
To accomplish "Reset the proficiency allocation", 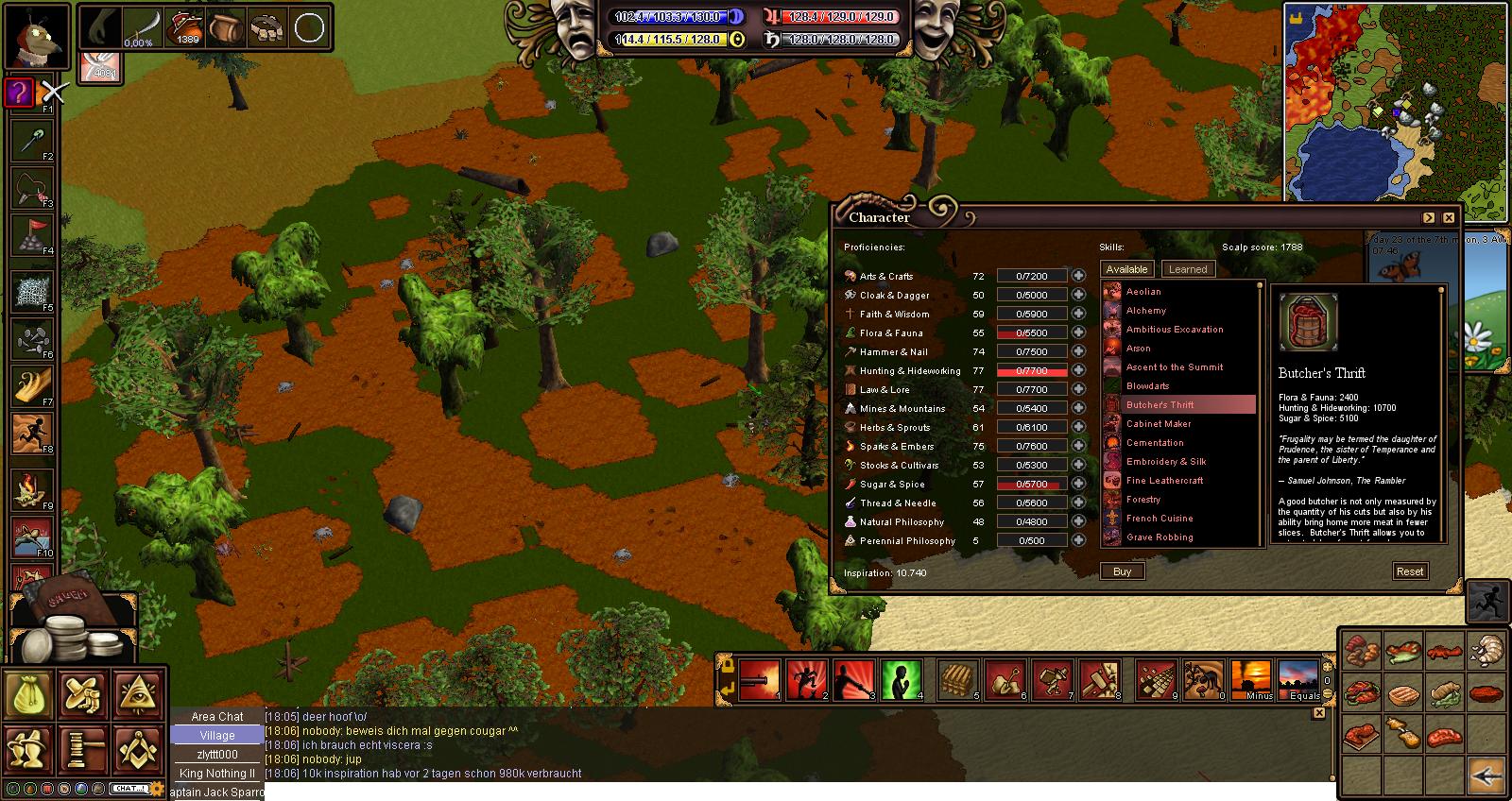I will (x=1409, y=571).
